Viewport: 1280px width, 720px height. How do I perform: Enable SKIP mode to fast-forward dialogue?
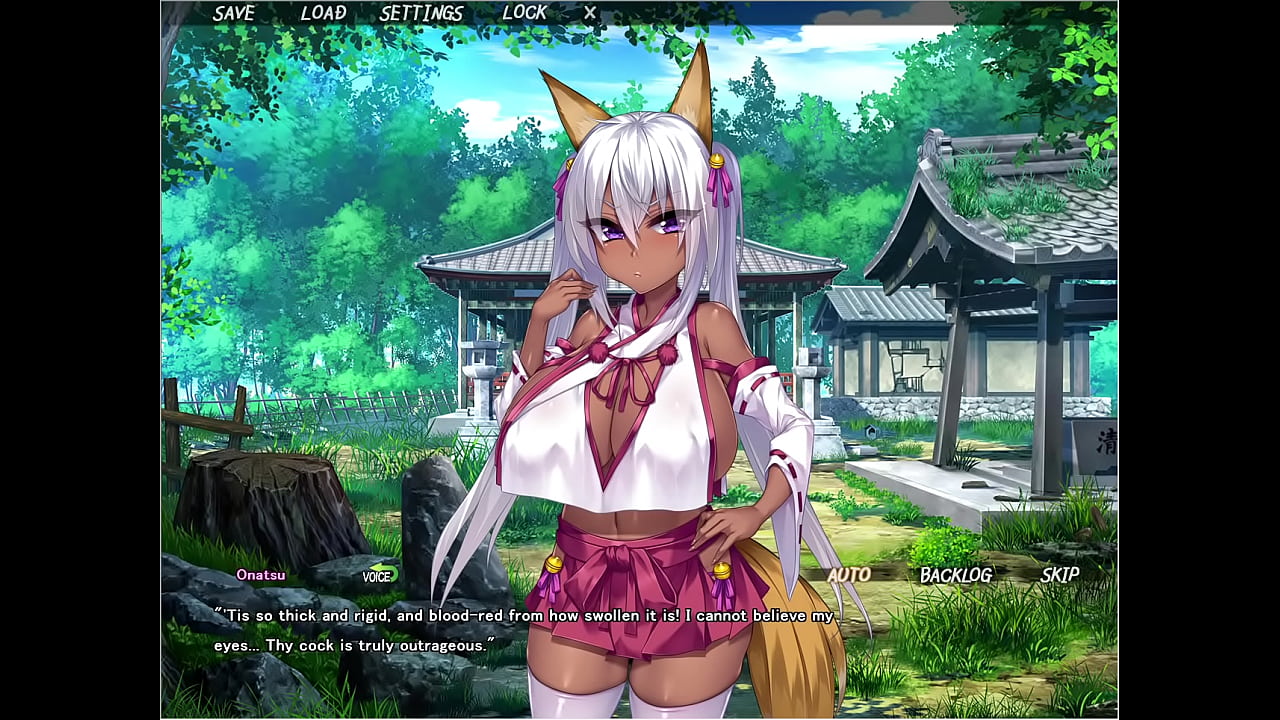pyautogui.click(x=1062, y=575)
